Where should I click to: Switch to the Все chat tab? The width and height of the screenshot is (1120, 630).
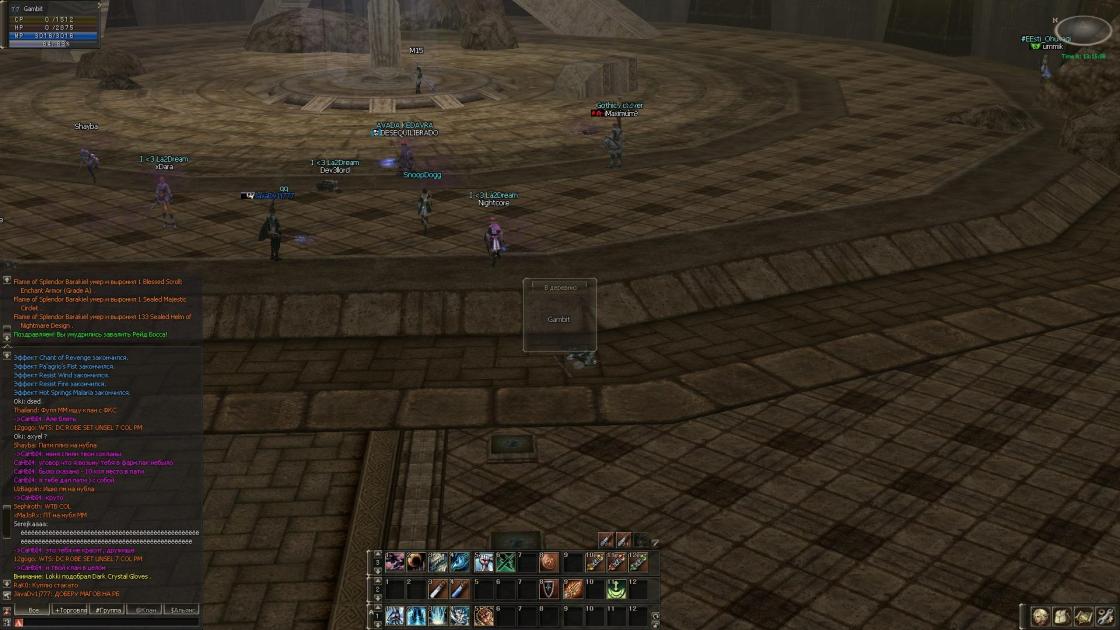coord(34,609)
